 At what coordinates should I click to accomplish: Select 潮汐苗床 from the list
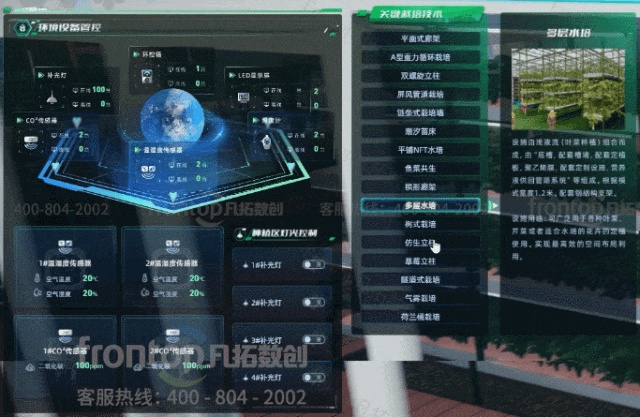(x=422, y=131)
